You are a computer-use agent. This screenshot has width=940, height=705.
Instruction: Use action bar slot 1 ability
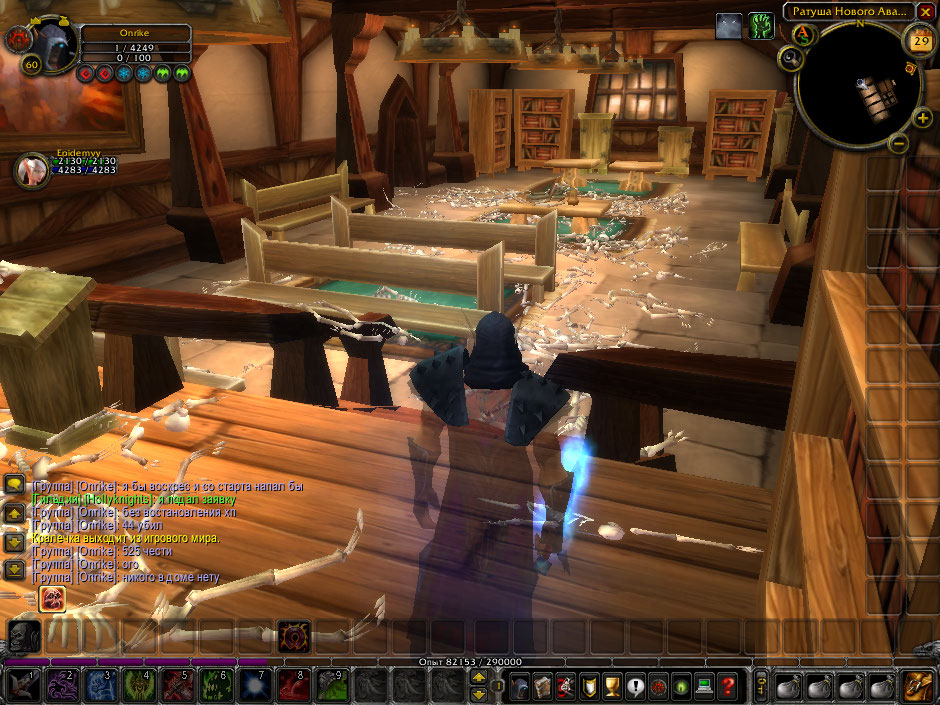(24, 686)
